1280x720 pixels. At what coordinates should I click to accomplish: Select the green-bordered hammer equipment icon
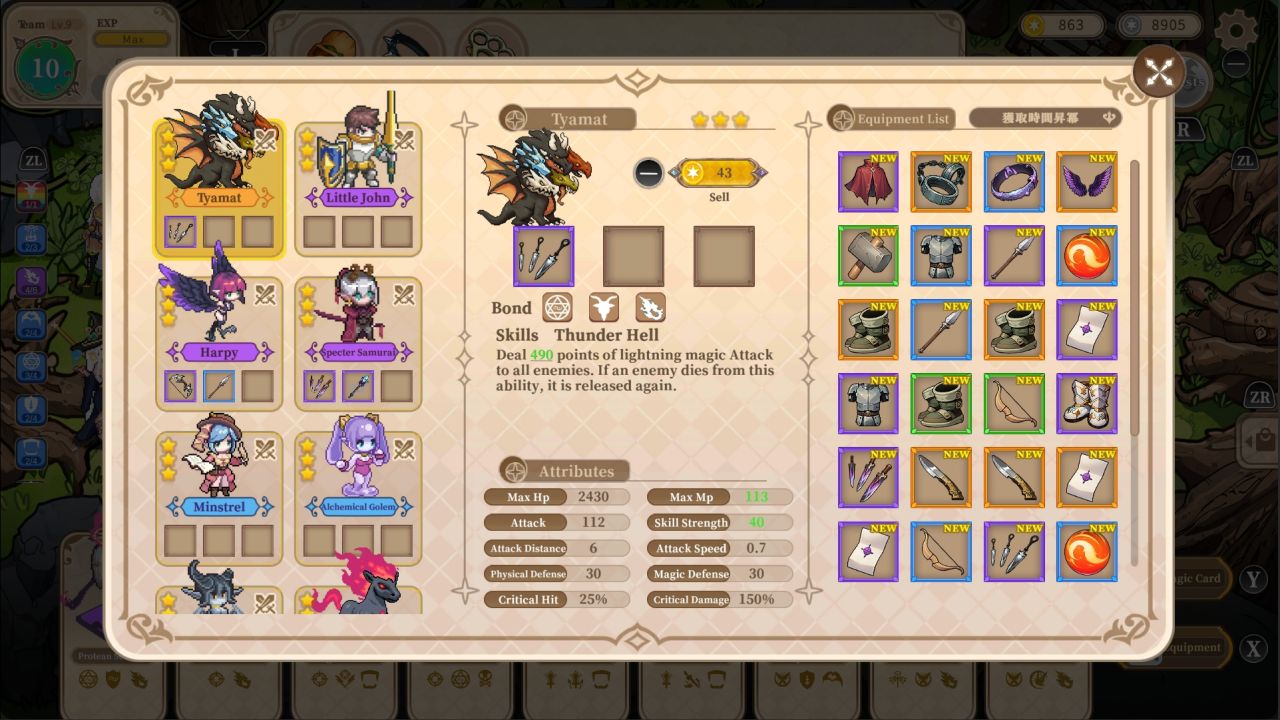(867, 255)
